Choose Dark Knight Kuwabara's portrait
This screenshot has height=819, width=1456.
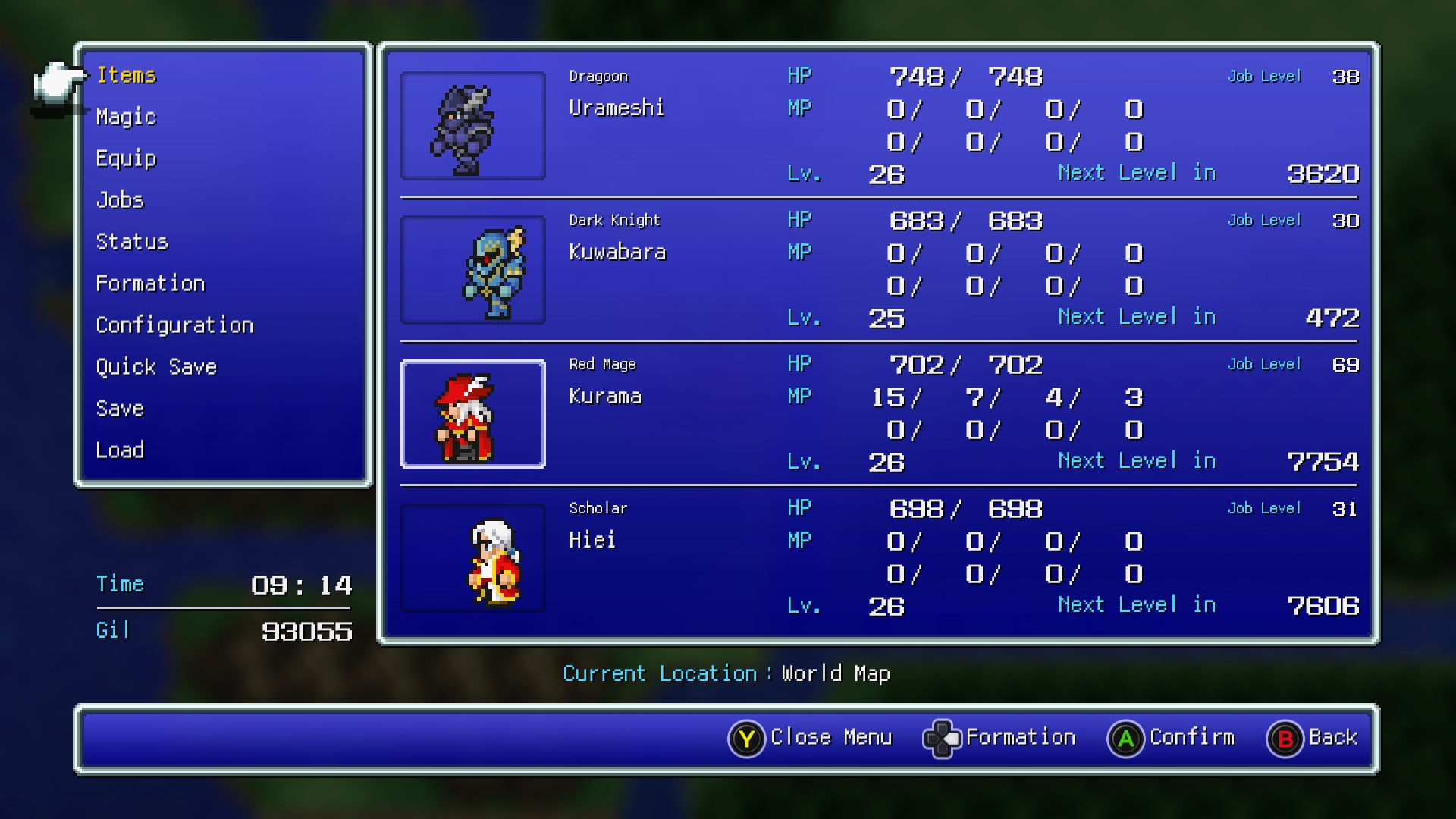[x=472, y=270]
